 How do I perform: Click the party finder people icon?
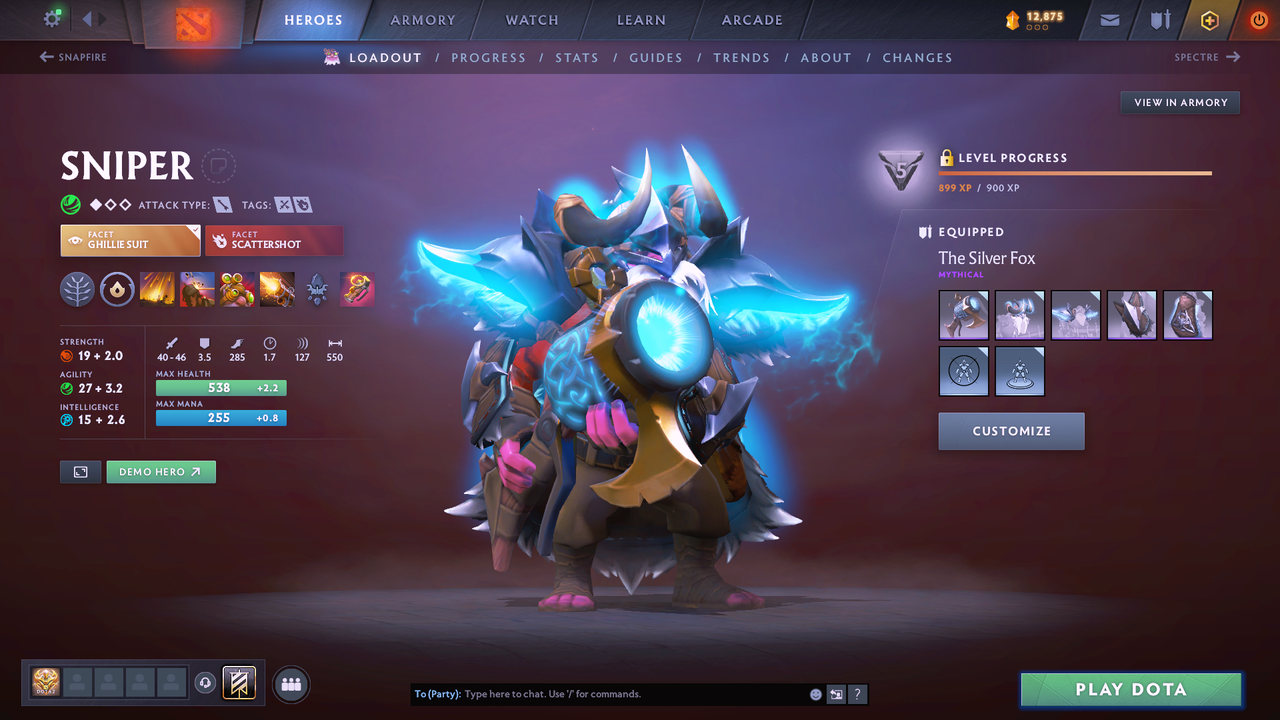pos(289,683)
